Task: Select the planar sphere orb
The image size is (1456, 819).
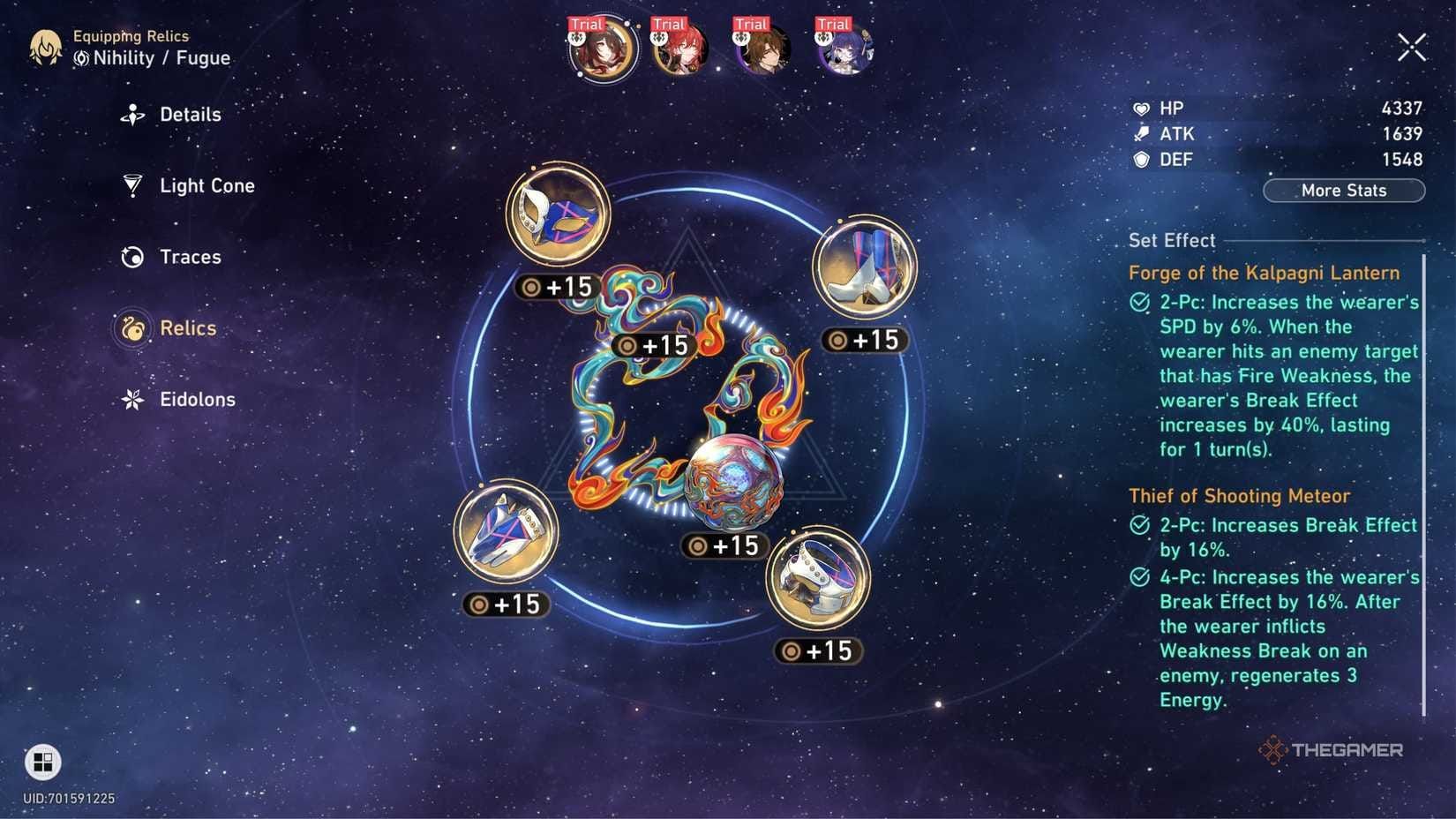Action: click(733, 481)
